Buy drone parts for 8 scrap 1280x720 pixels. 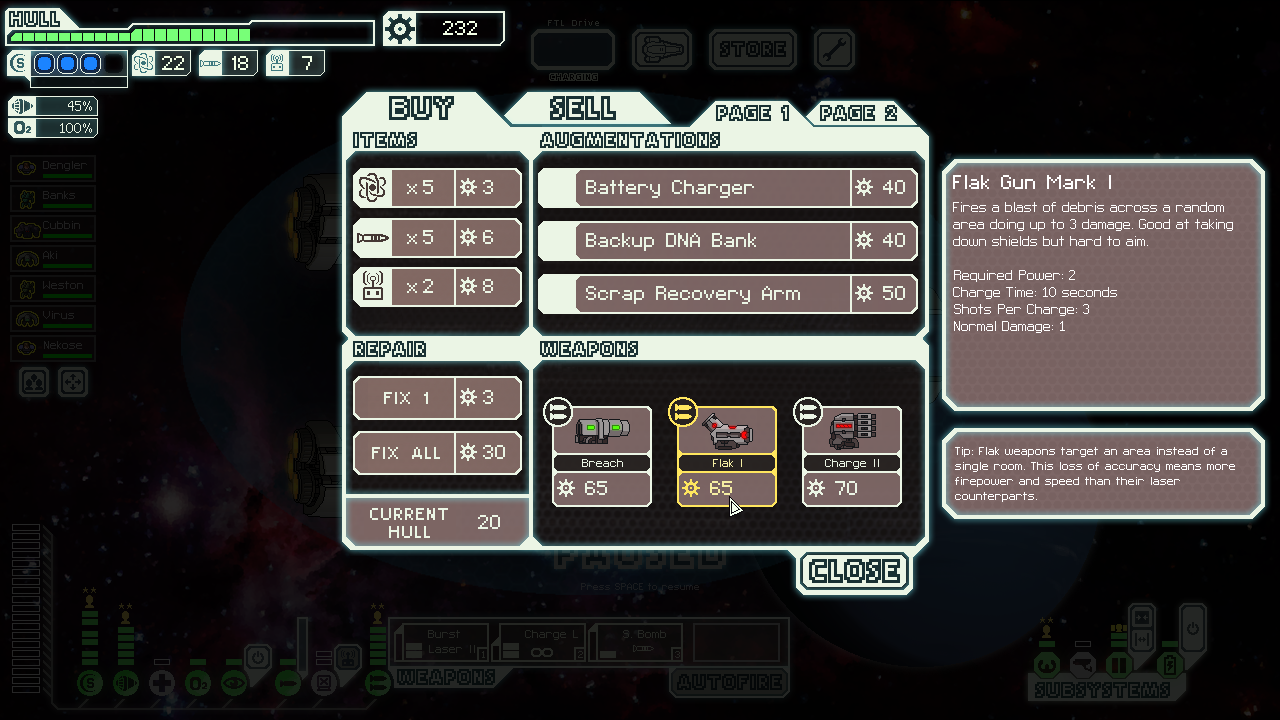click(x=437, y=288)
